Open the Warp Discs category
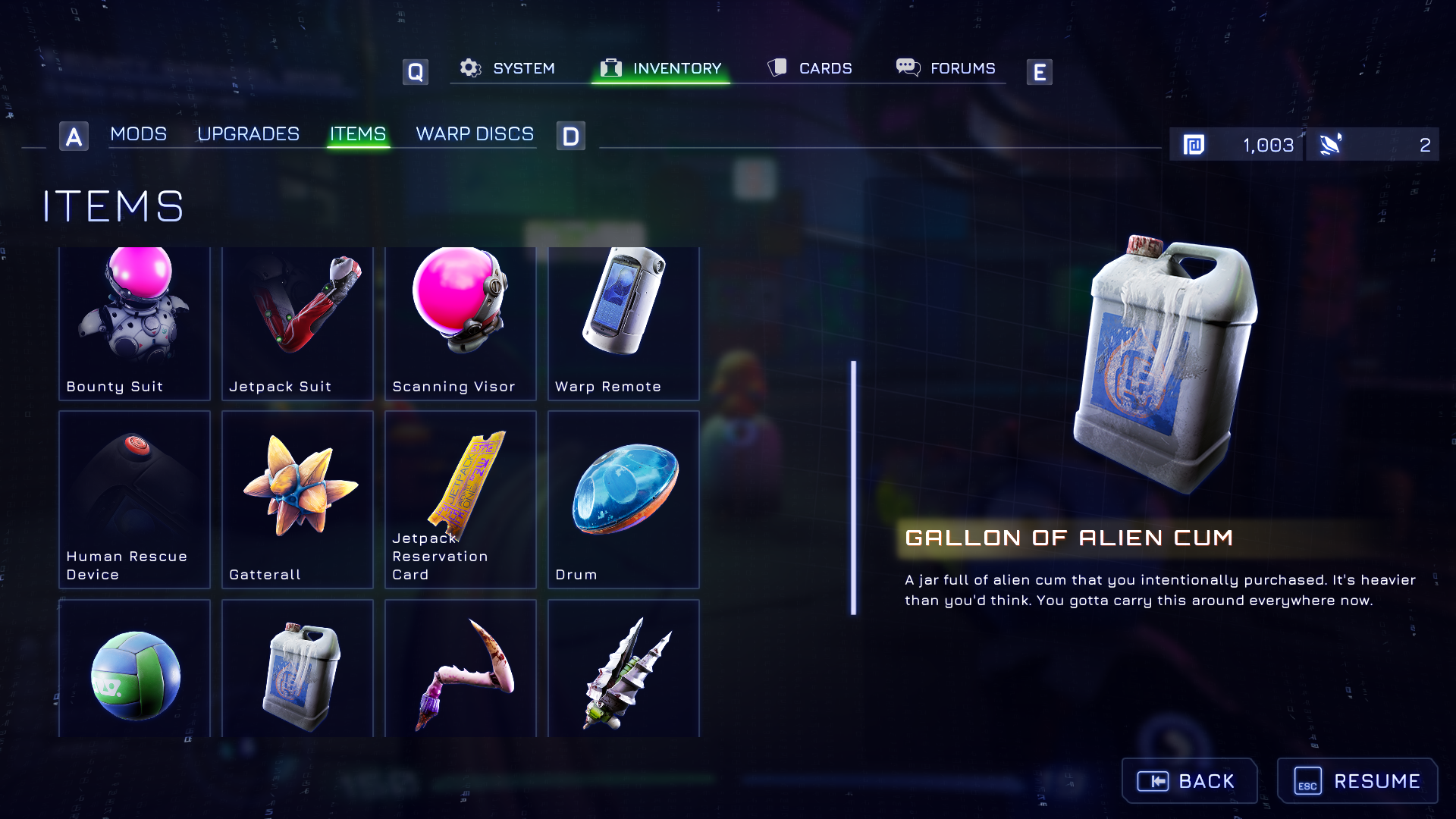The image size is (1456, 819). 475,134
